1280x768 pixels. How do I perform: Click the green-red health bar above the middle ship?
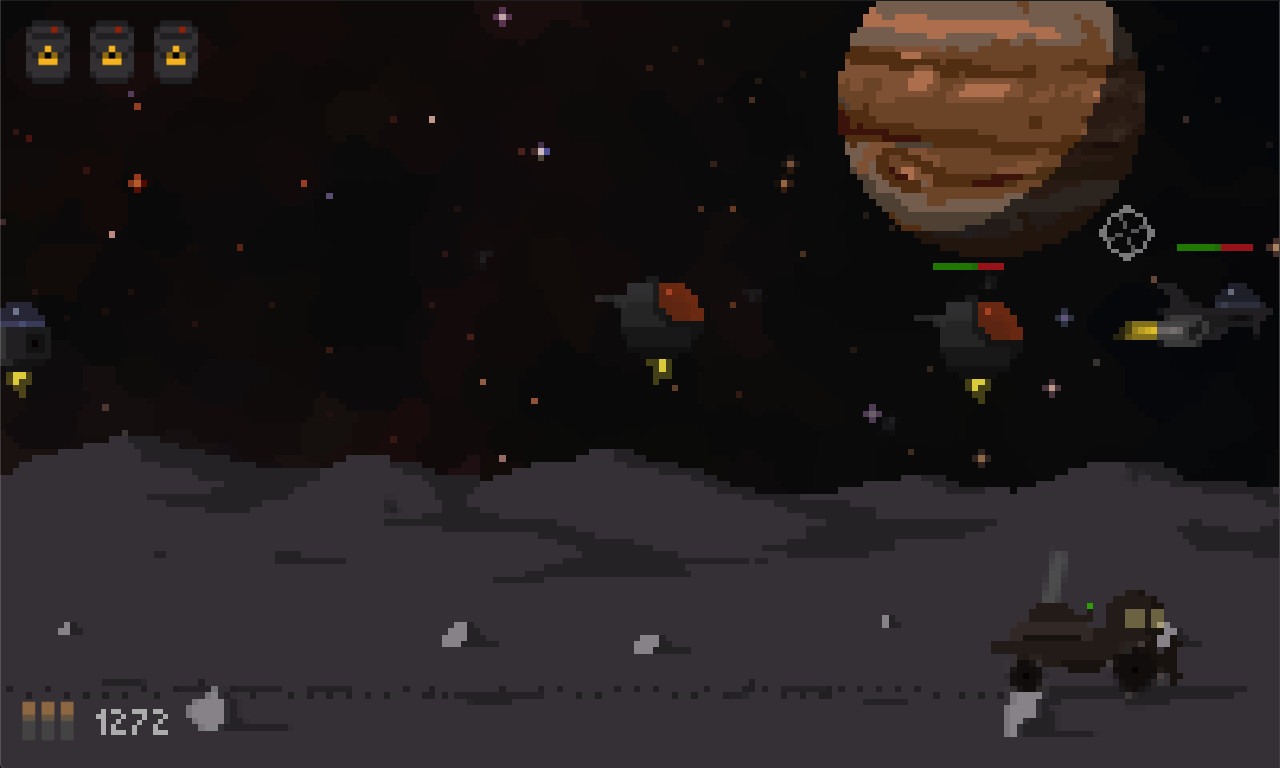pyautogui.click(x=968, y=267)
